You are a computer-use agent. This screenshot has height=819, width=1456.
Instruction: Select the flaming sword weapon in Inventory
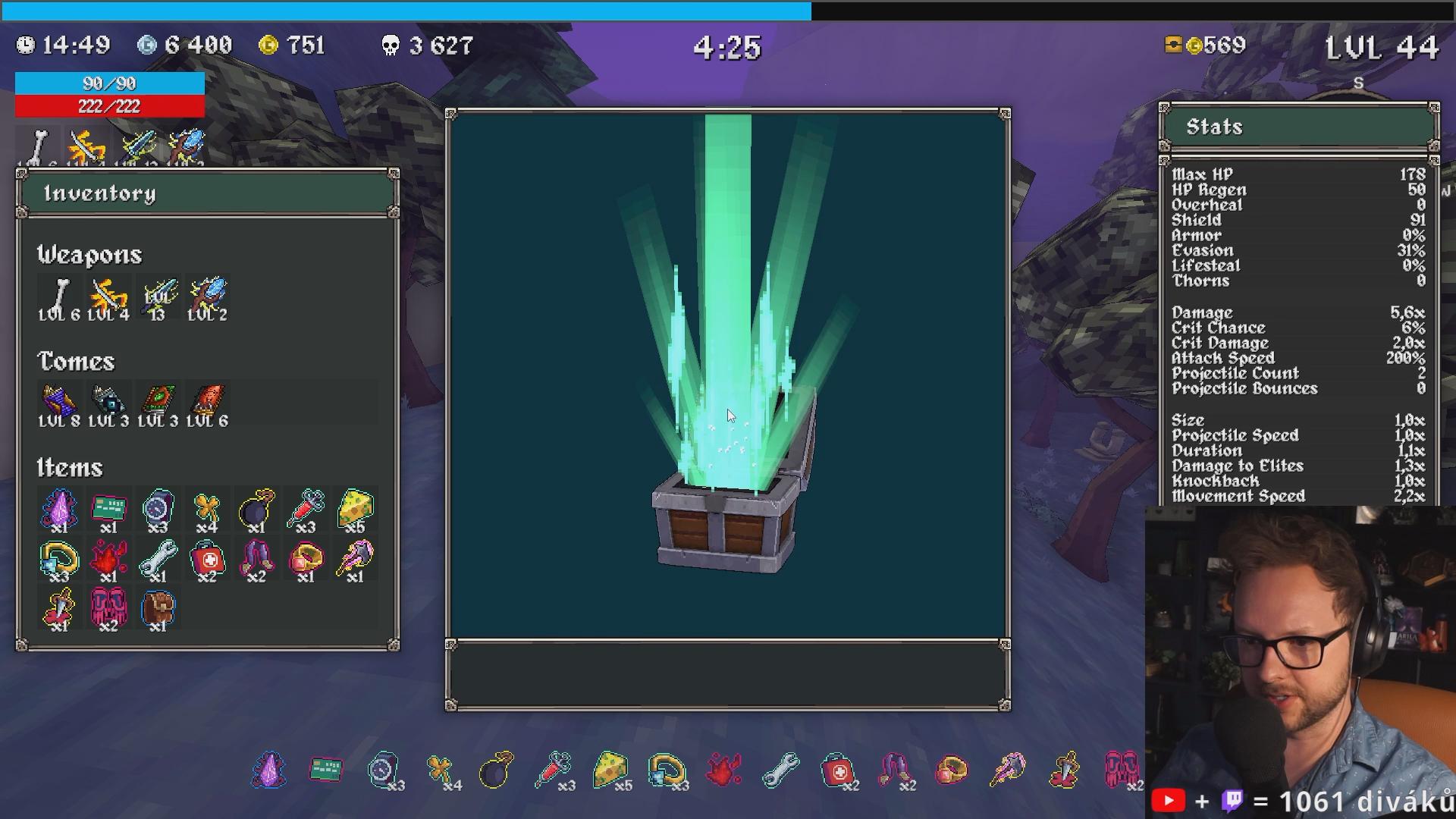[108, 297]
